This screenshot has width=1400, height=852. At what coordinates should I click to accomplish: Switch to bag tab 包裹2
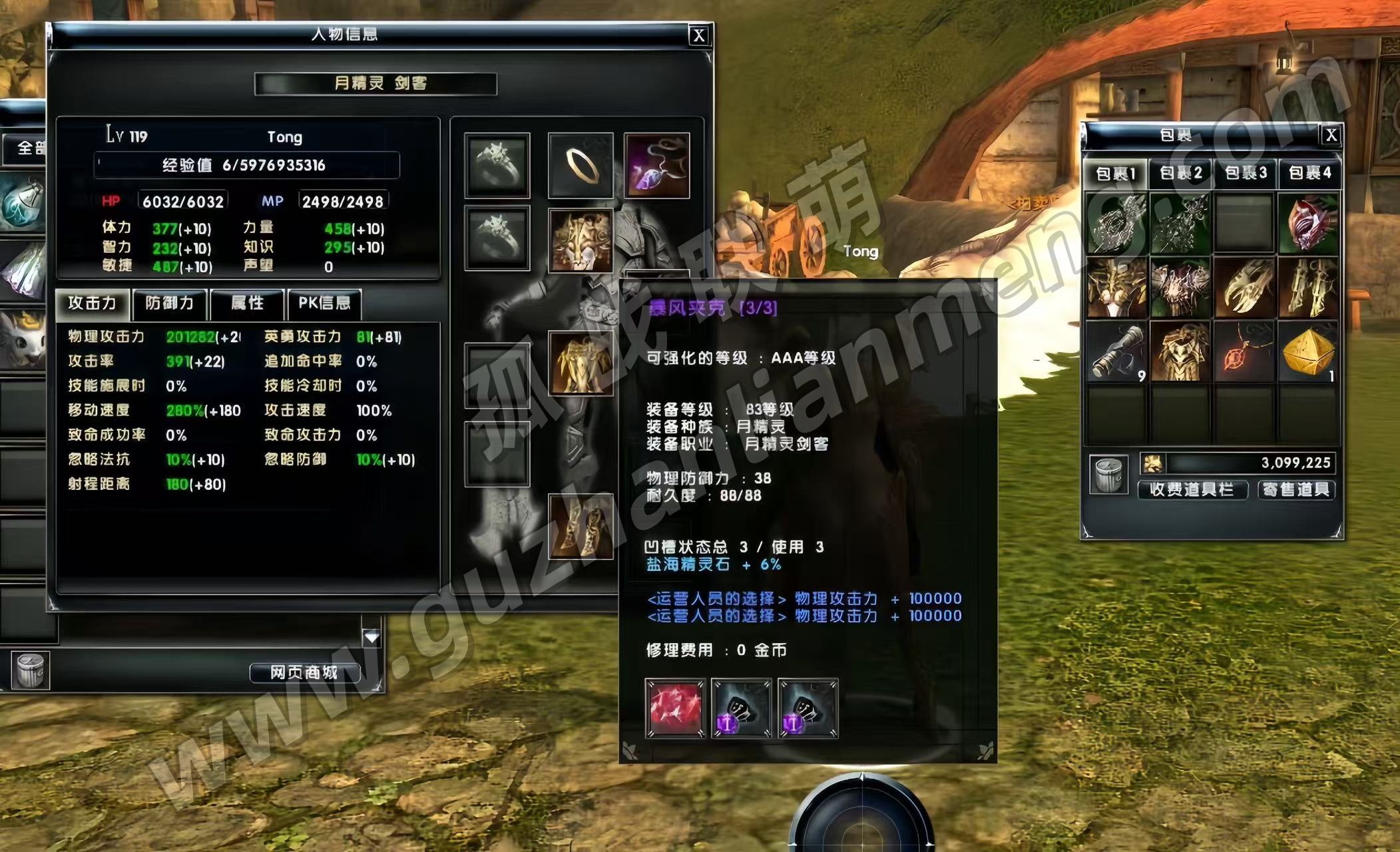[1180, 174]
